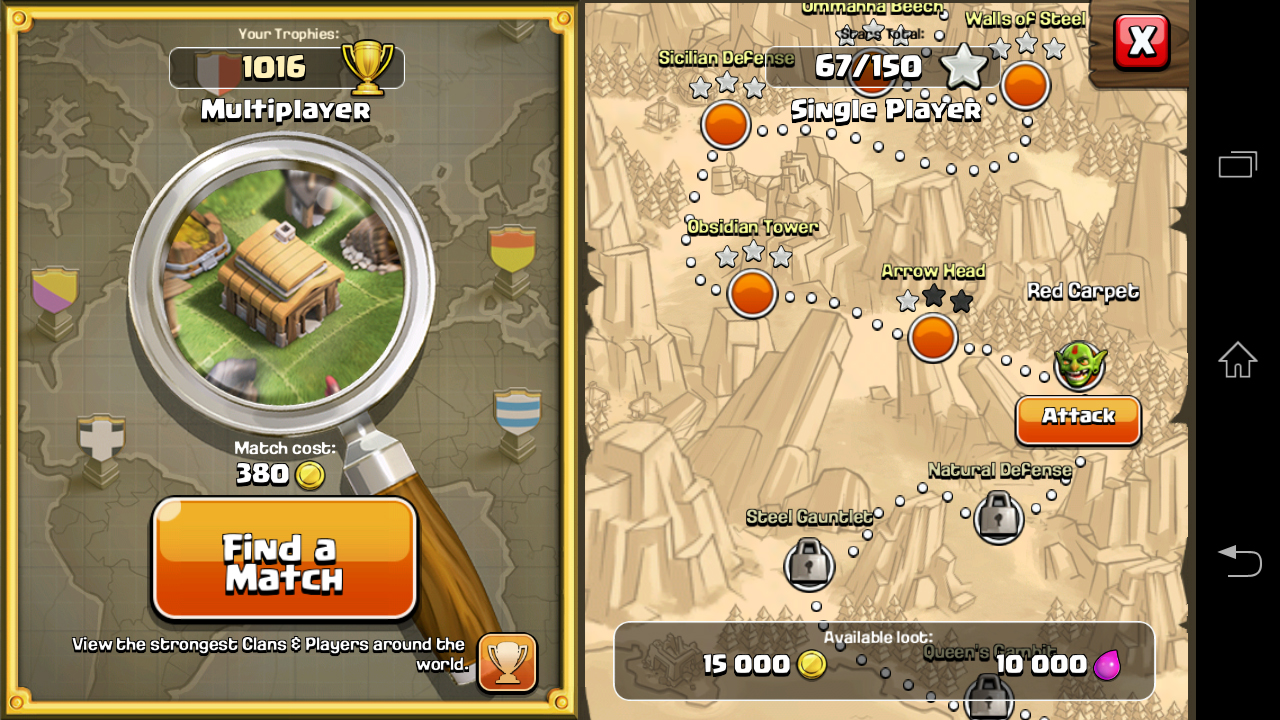
Task: Tap the Single Player heading
Action: point(884,110)
